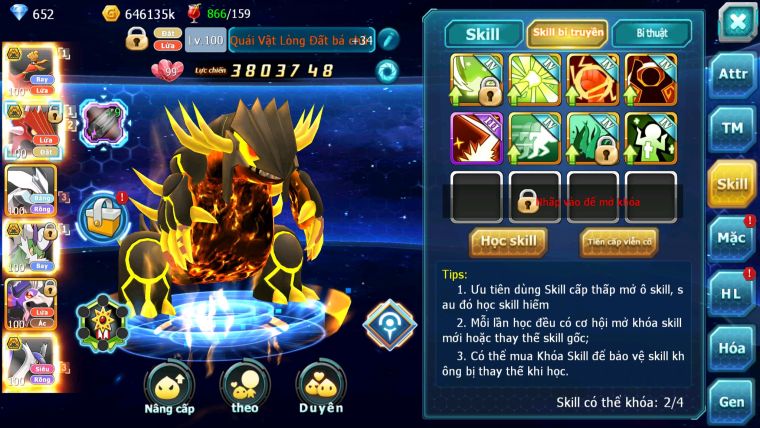The width and height of the screenshot is (760, 428).
Task: Tap the pencil rename icon
Action: coord(389,40)
